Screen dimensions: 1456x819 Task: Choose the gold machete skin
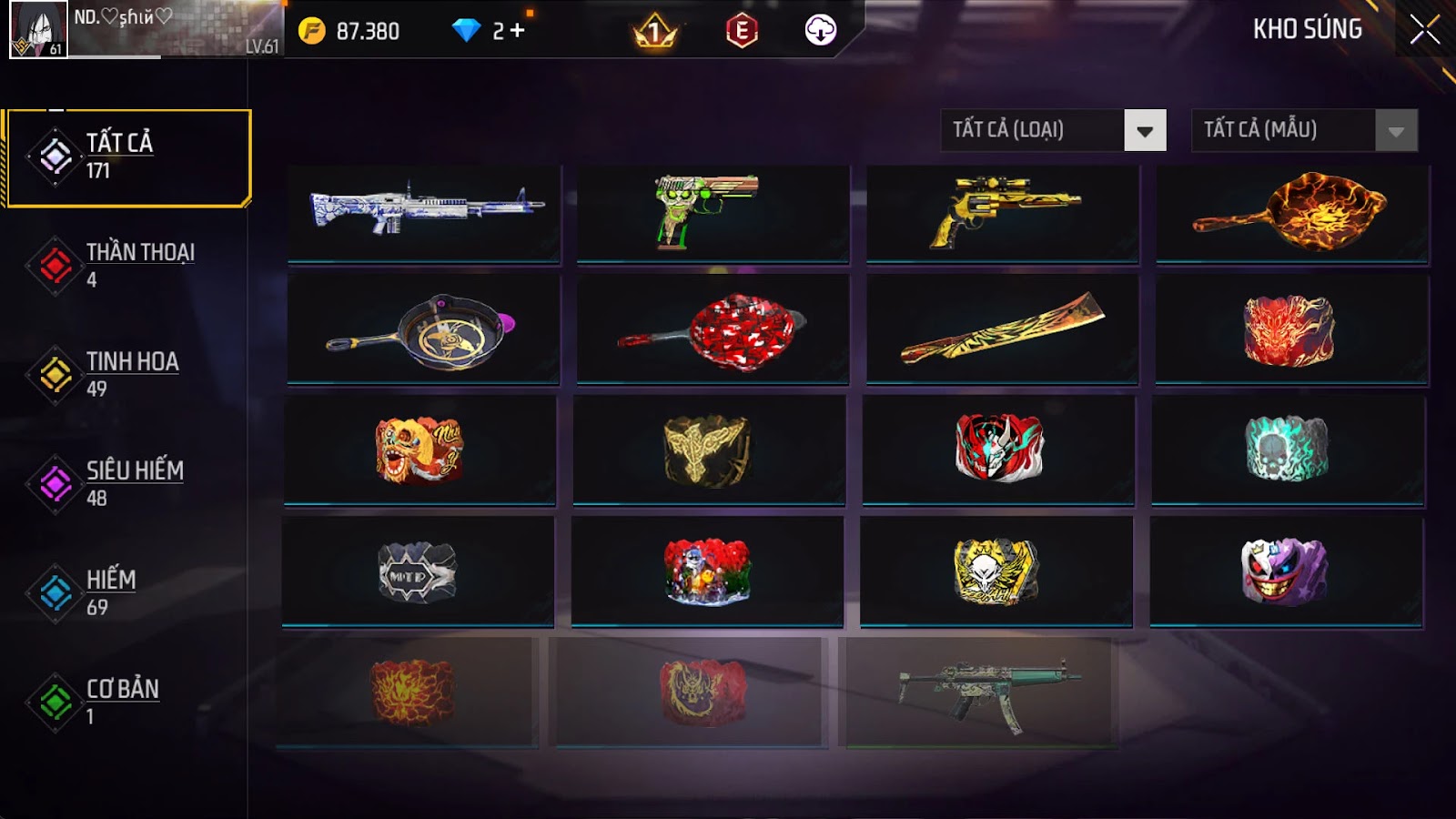click(x=1002, y=329)
